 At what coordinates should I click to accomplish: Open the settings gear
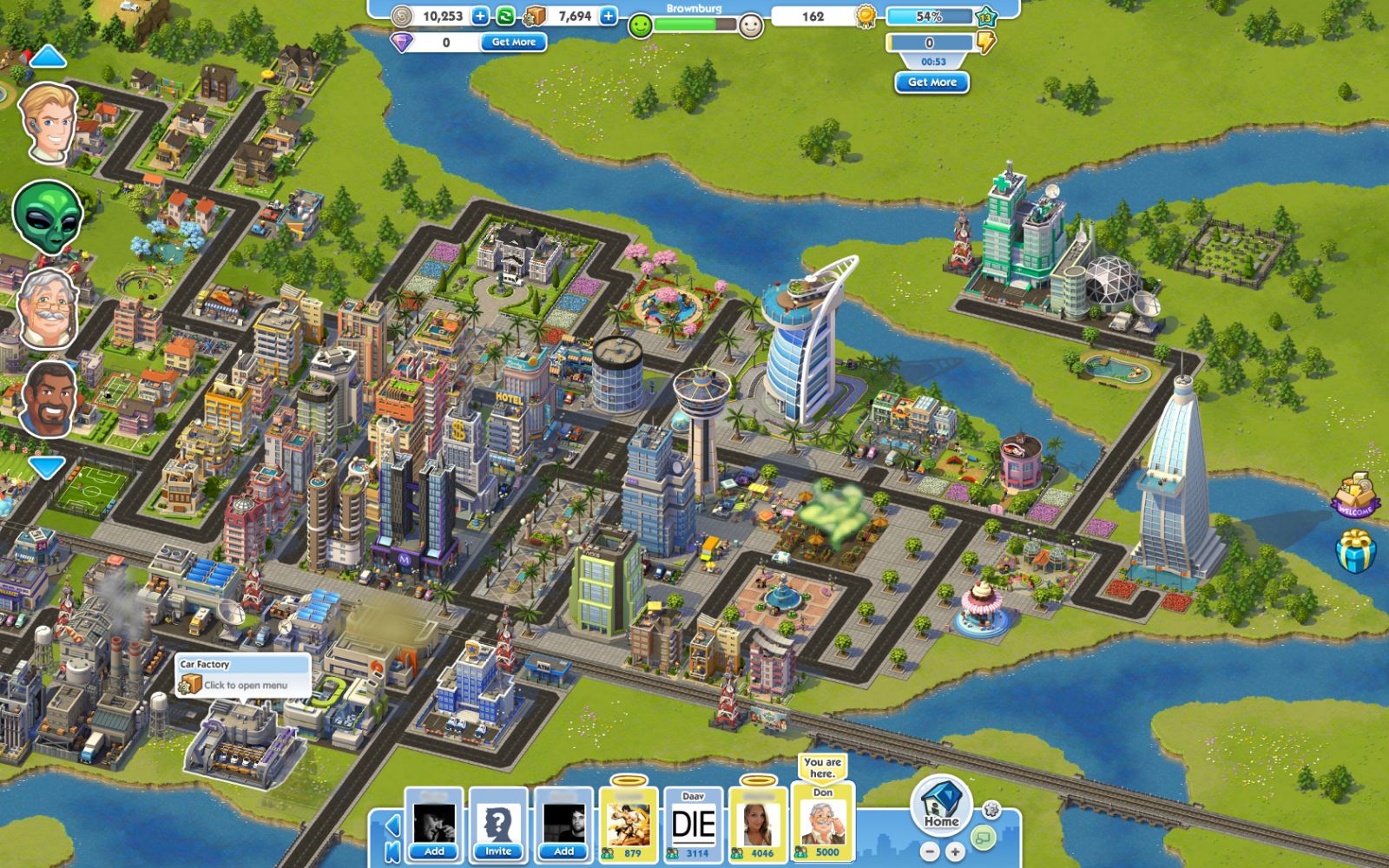(x=991, y=810)
